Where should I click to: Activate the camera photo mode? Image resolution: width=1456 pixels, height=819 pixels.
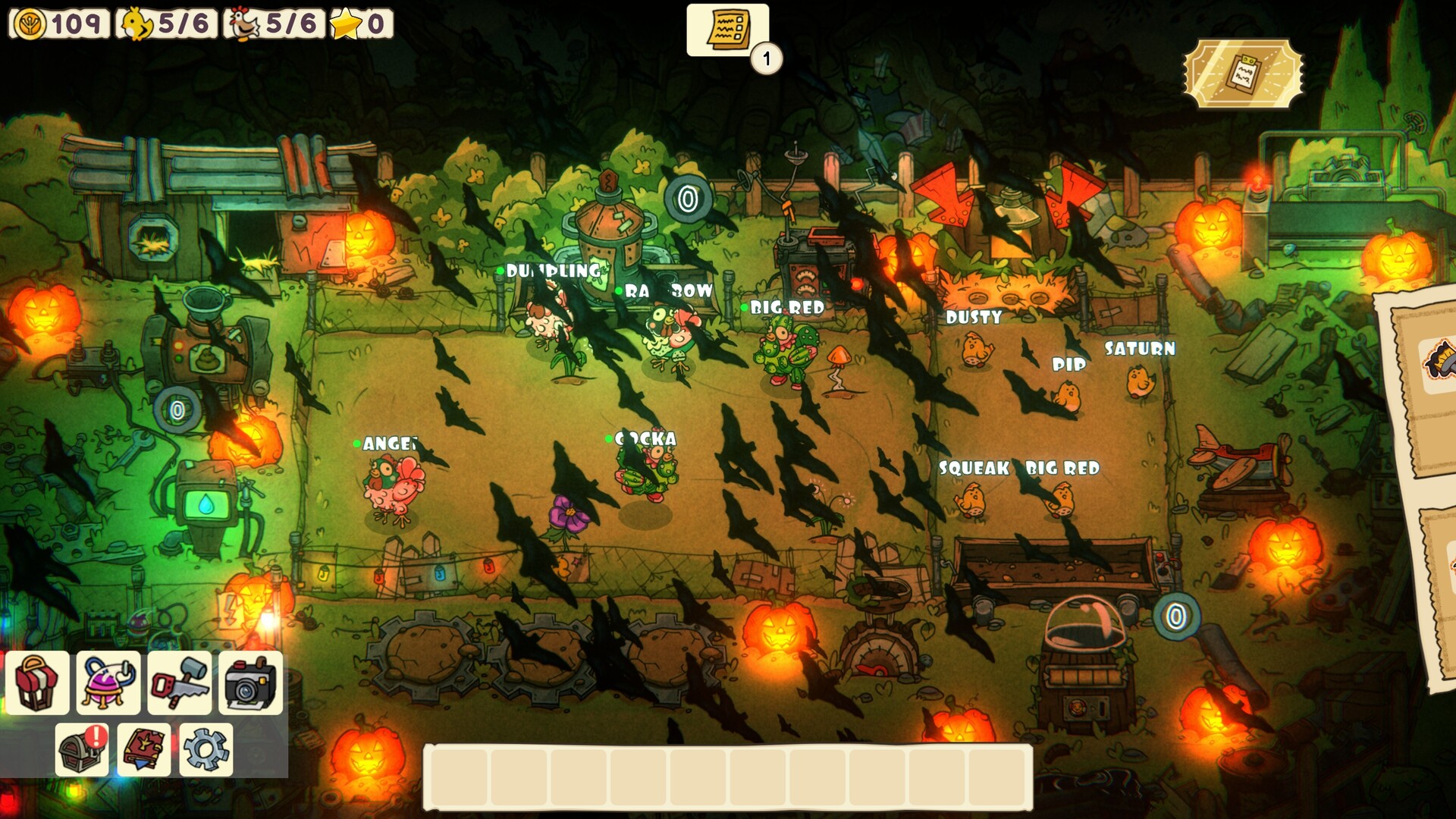251,682
